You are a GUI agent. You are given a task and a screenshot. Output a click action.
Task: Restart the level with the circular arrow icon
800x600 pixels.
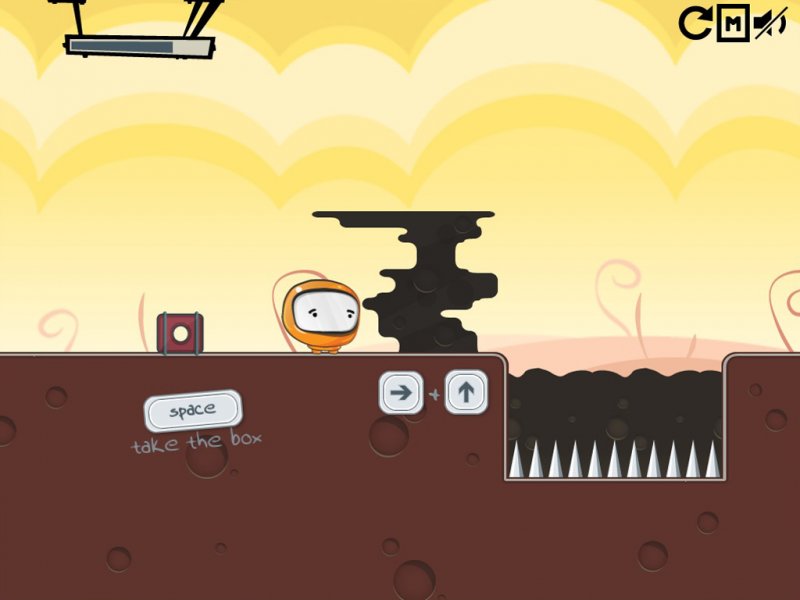(694, 22)
